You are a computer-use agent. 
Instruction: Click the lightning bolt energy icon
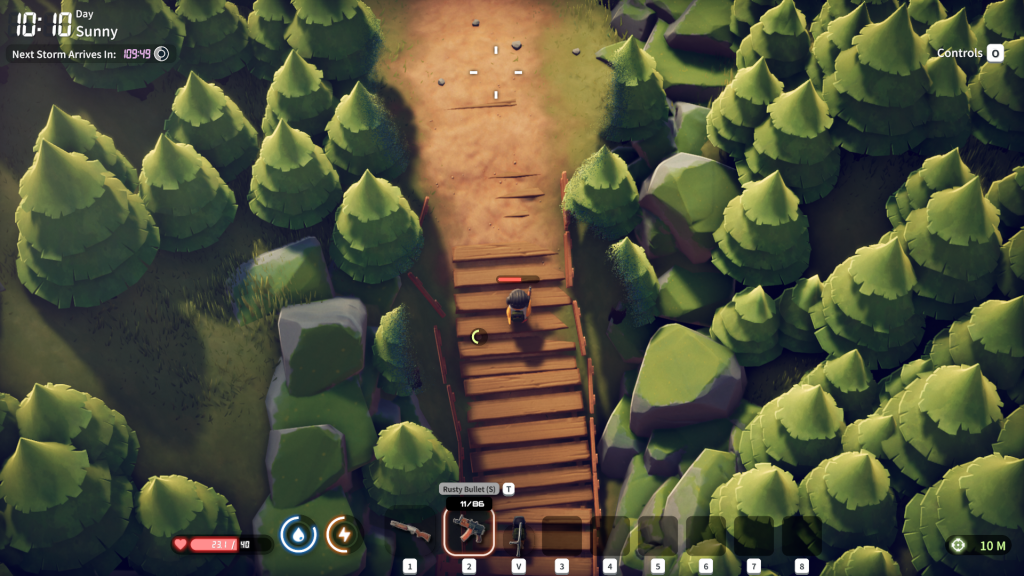[344, 534]
